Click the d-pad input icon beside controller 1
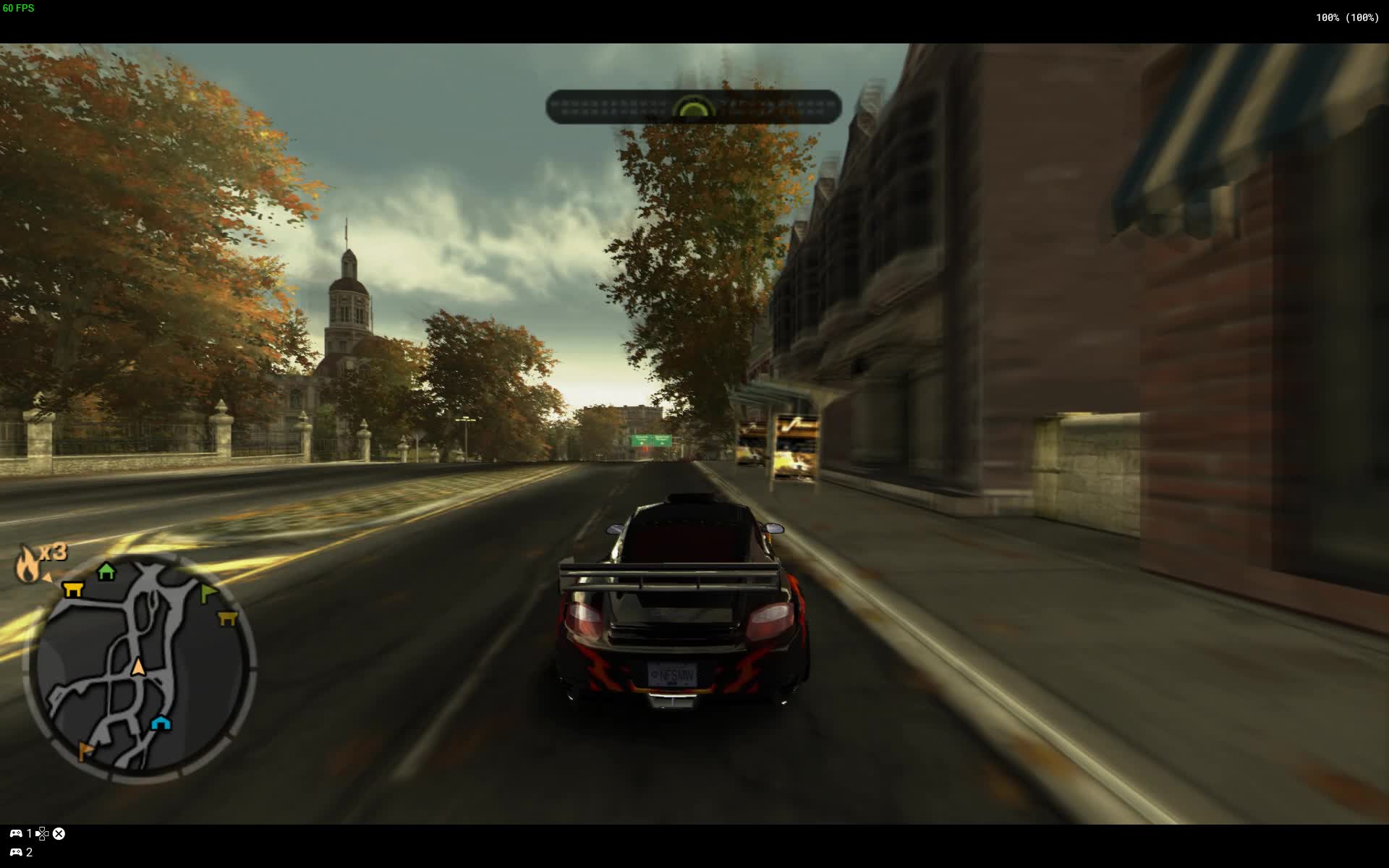The width and height of the screenshot is (1389, 868). point(42,833)
